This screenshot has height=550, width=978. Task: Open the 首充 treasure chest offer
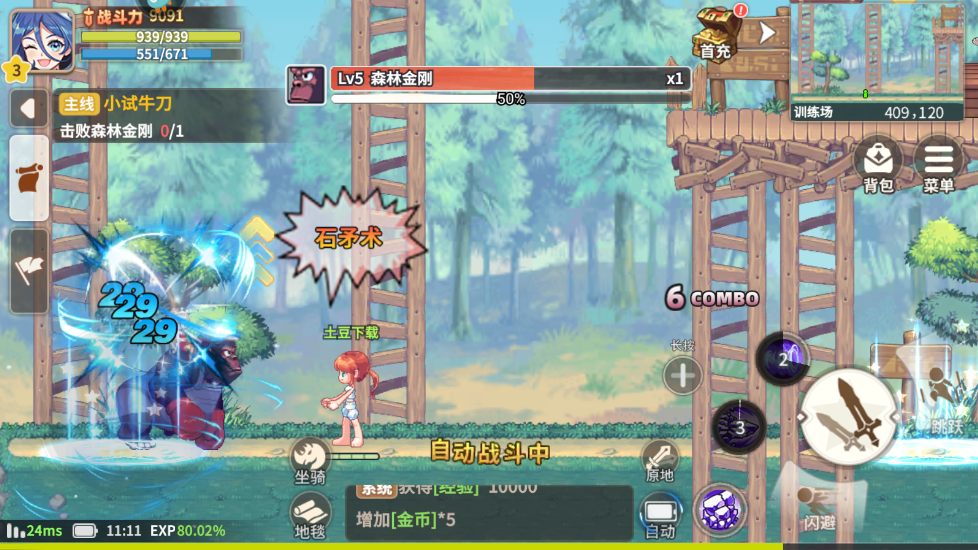coord(716,31)
